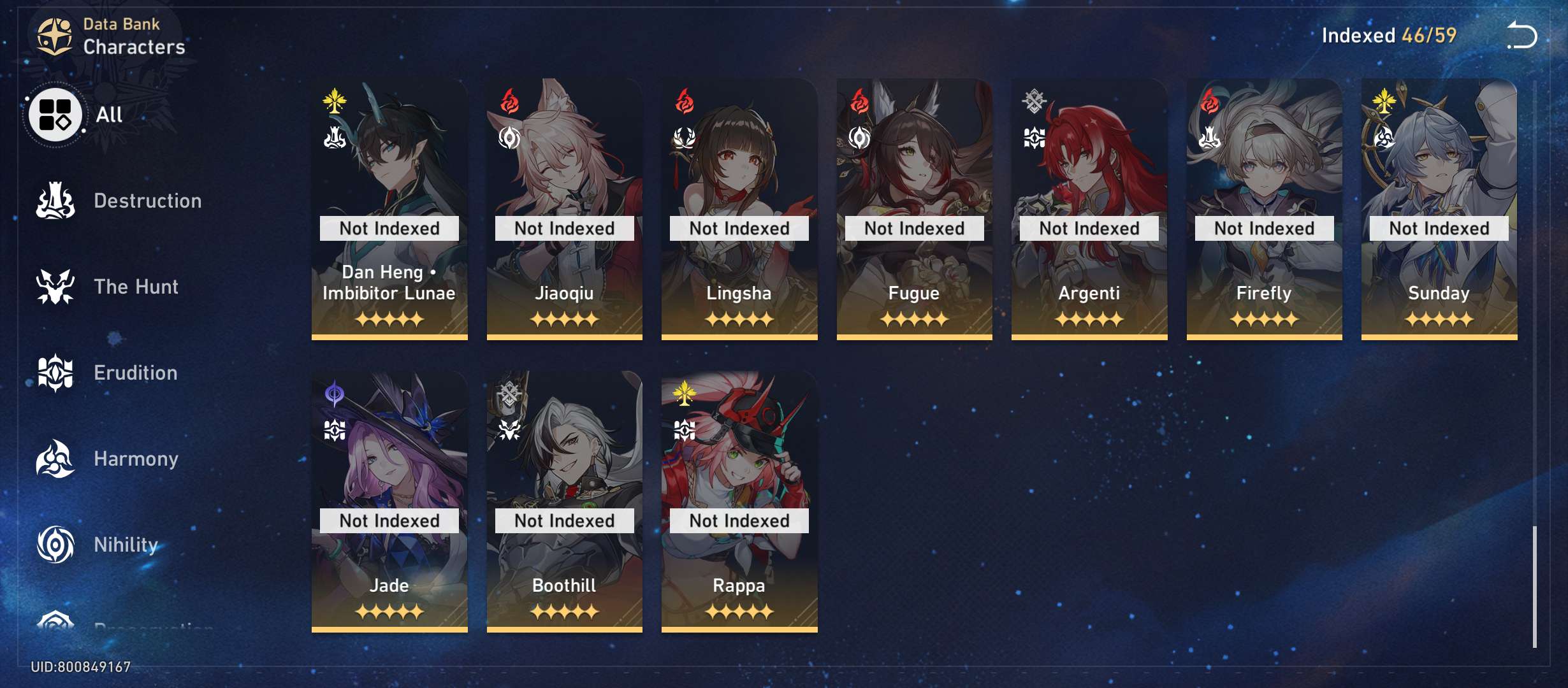
Task: Click the back arrow button
Action: tap(1522, 36)
